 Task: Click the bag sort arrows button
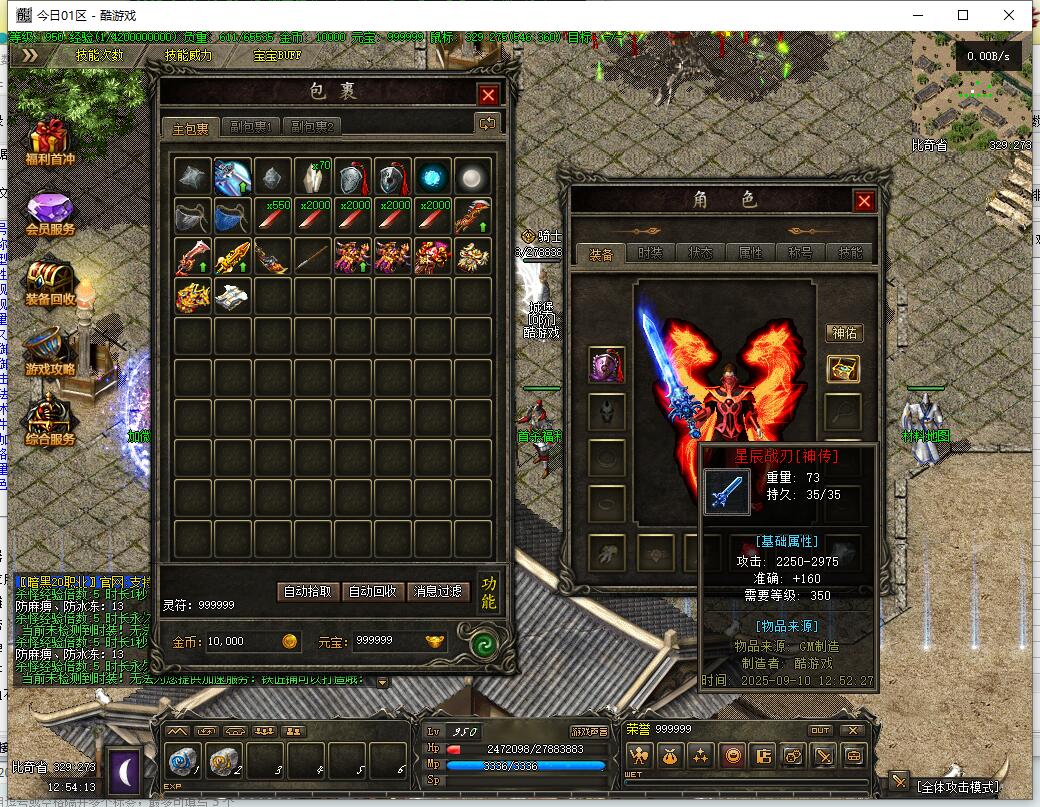click(488, 123)
